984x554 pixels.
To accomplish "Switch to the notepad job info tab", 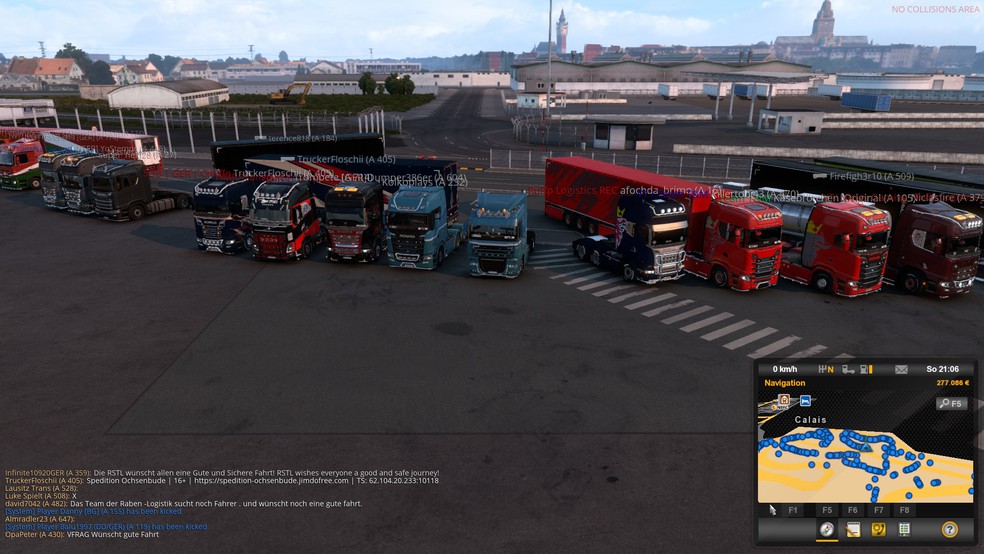I will point(853,530).
